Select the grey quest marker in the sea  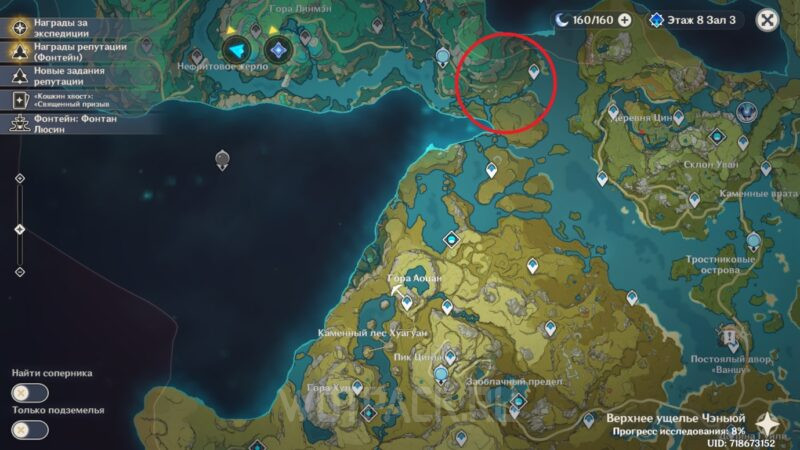(221, 158)
